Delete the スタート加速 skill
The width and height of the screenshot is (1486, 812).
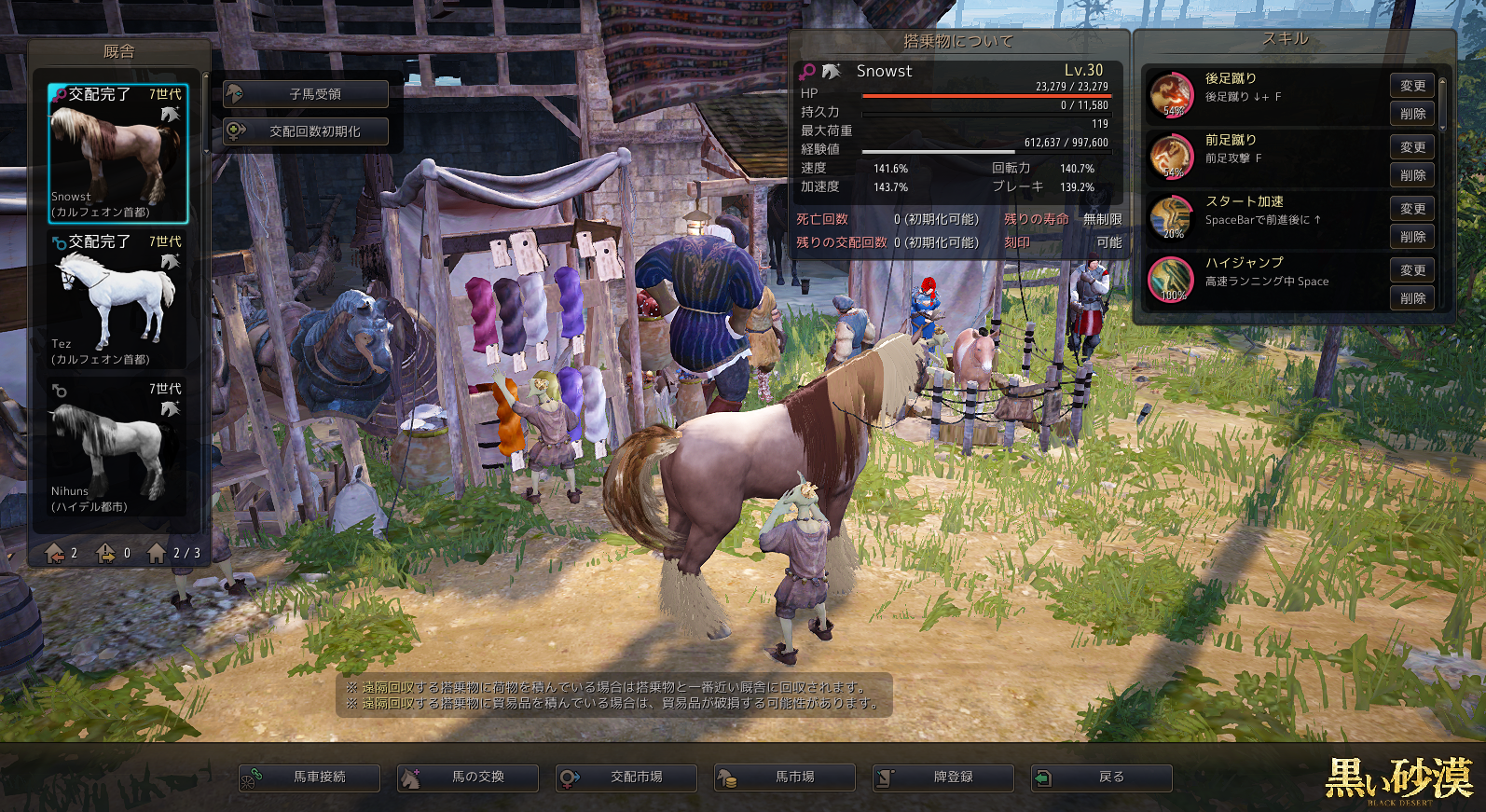tap(1412, 237)
